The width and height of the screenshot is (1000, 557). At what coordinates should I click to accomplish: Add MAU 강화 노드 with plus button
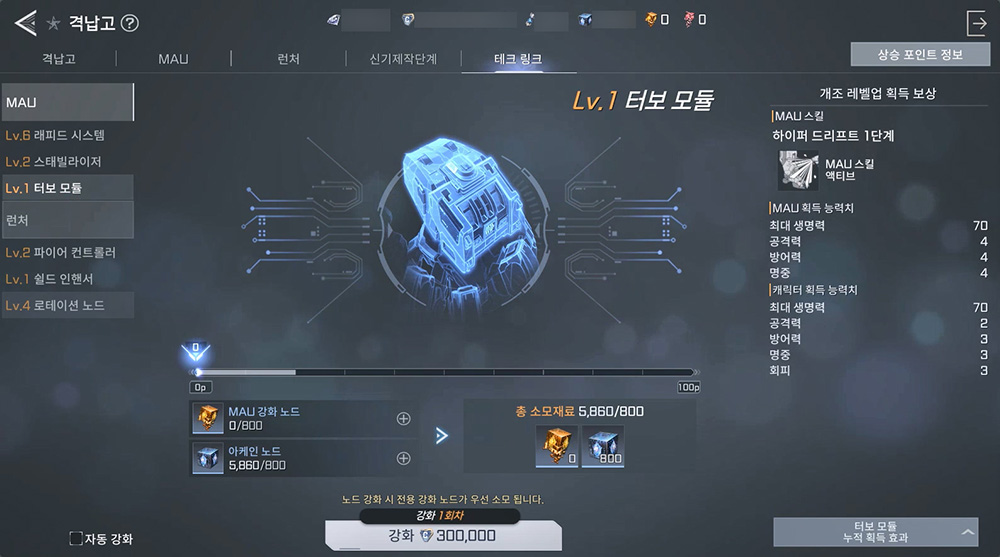click(x=403, y=419)
